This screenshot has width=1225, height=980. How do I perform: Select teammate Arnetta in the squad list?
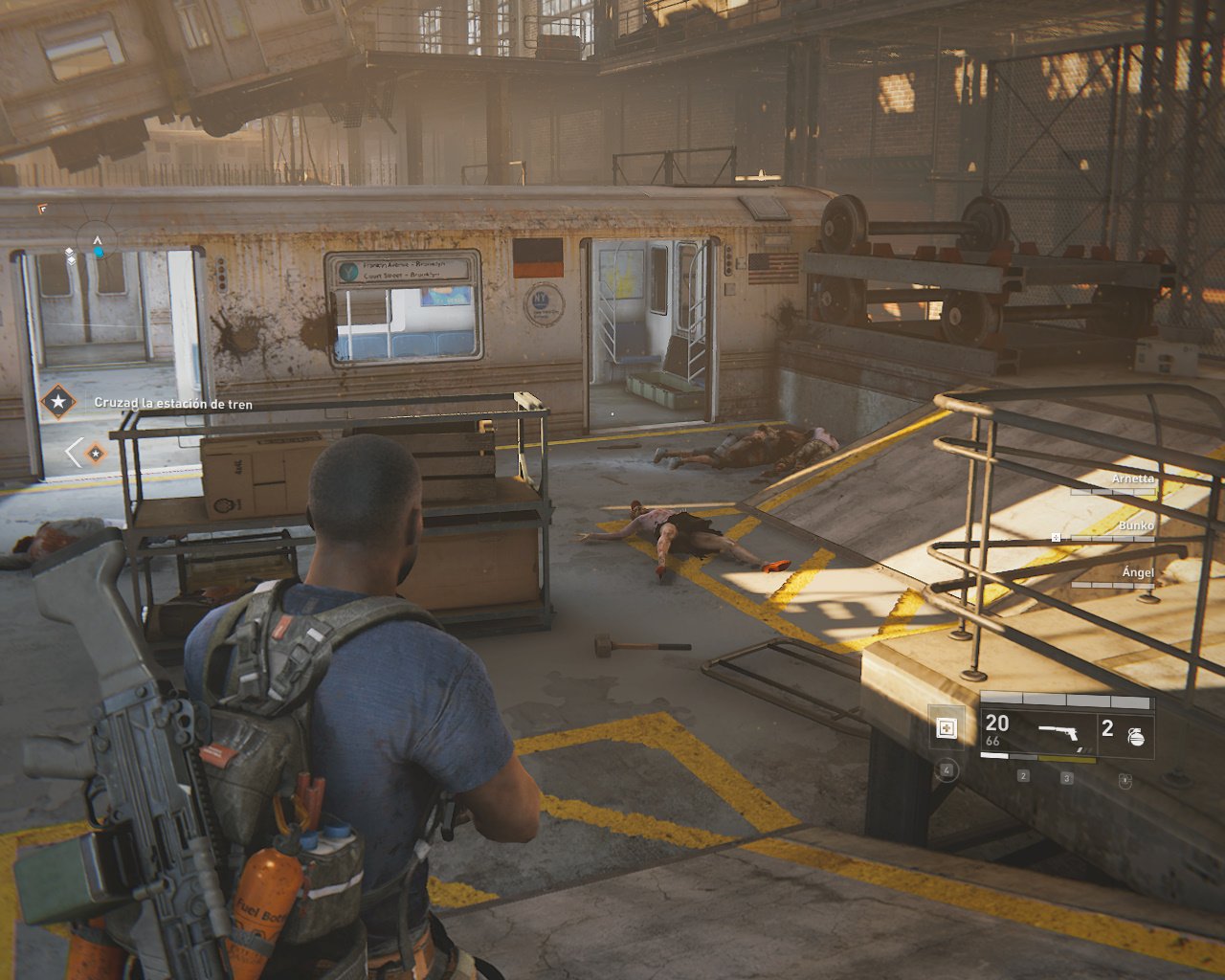pos(1132,479)
